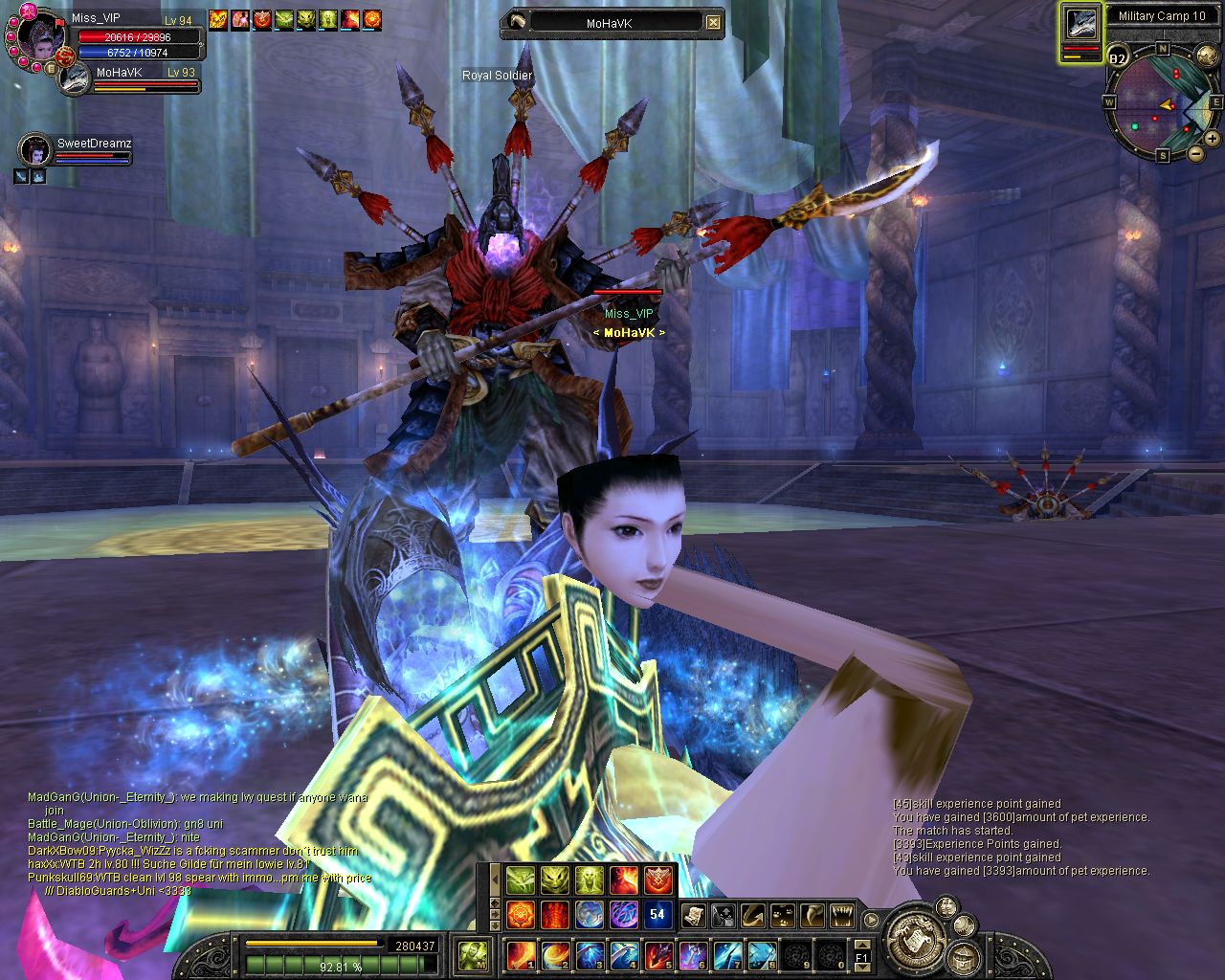Use the skill in hotbar slot 5

point(657,954)
